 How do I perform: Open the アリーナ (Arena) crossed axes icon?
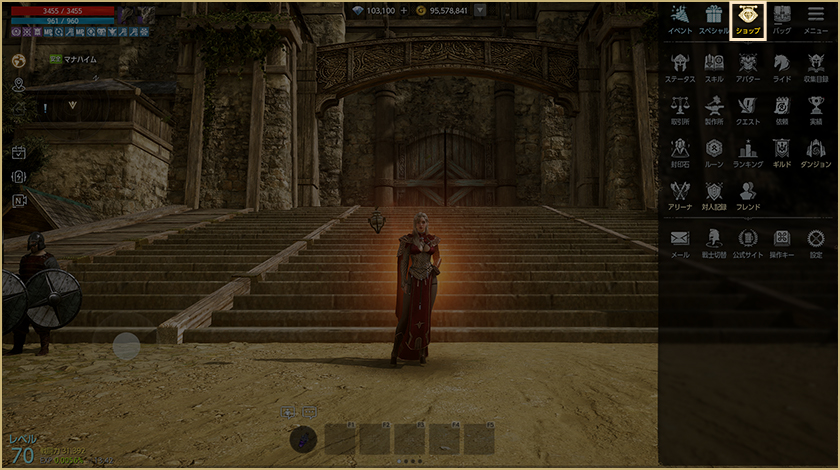(680, 195)
